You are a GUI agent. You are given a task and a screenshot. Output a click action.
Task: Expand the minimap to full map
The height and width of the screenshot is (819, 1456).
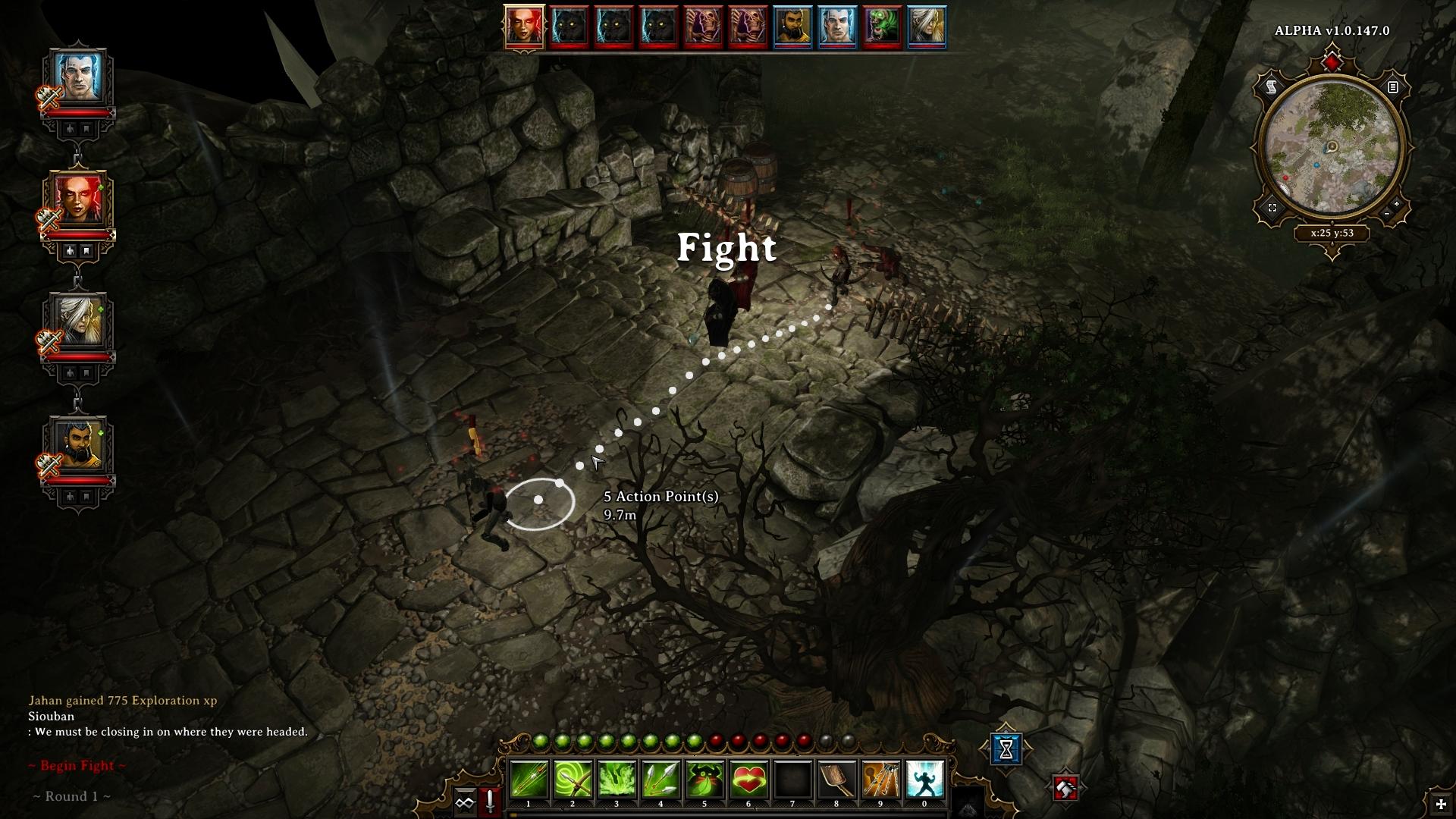(1272, 208)
